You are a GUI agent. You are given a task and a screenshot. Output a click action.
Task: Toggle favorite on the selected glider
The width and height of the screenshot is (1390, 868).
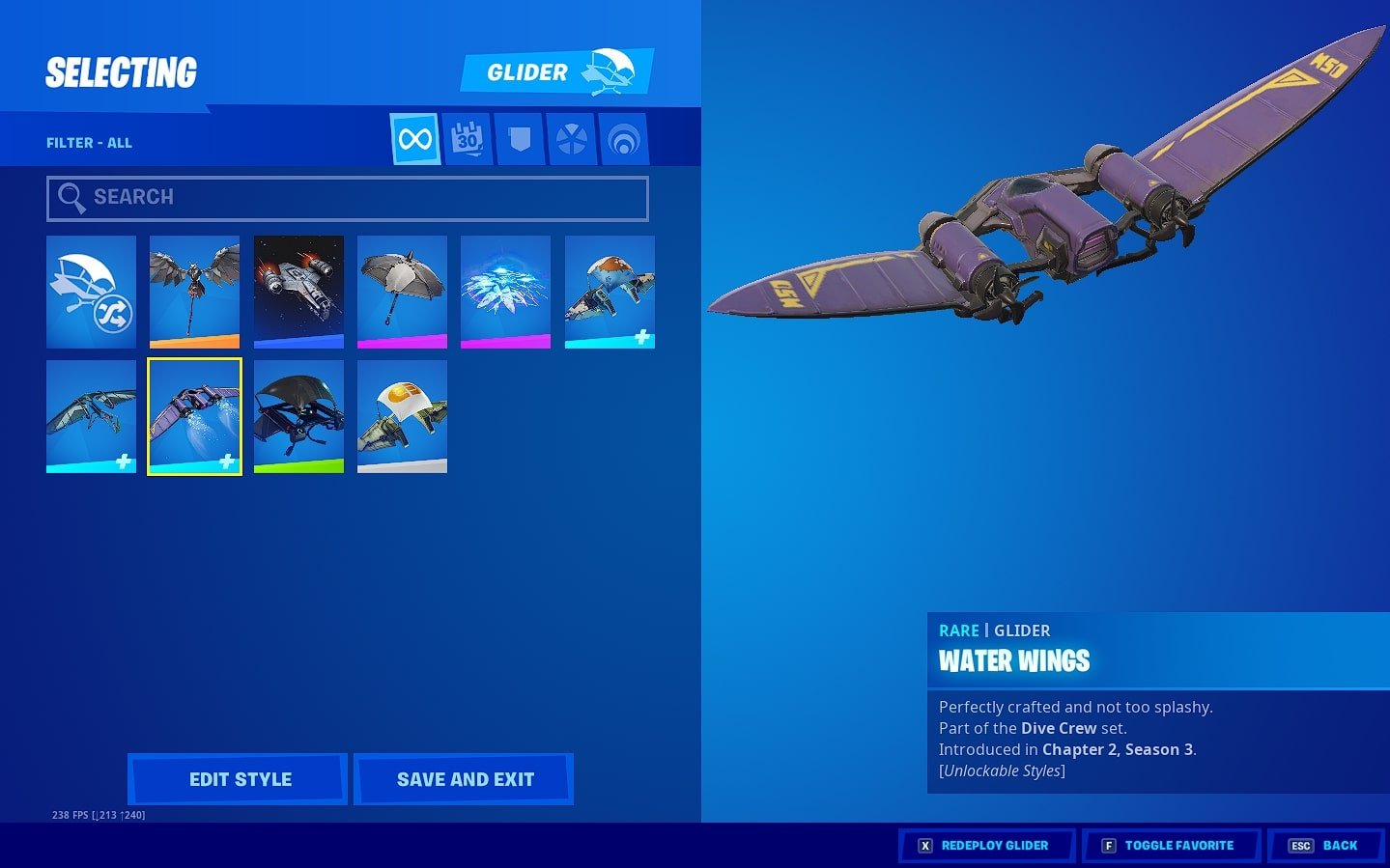(x=1170, y=845)
